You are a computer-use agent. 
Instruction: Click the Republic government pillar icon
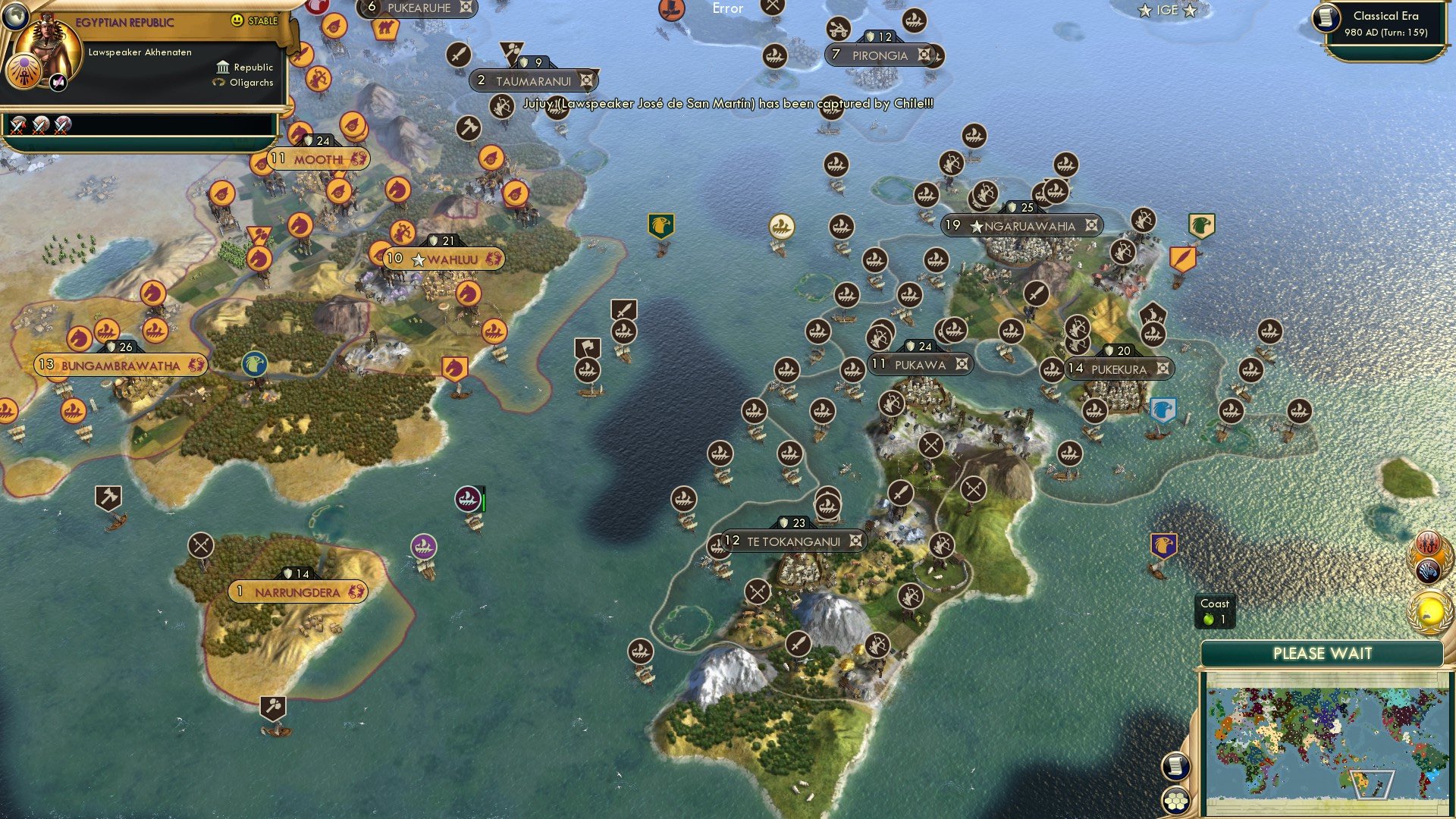[222, 67]
